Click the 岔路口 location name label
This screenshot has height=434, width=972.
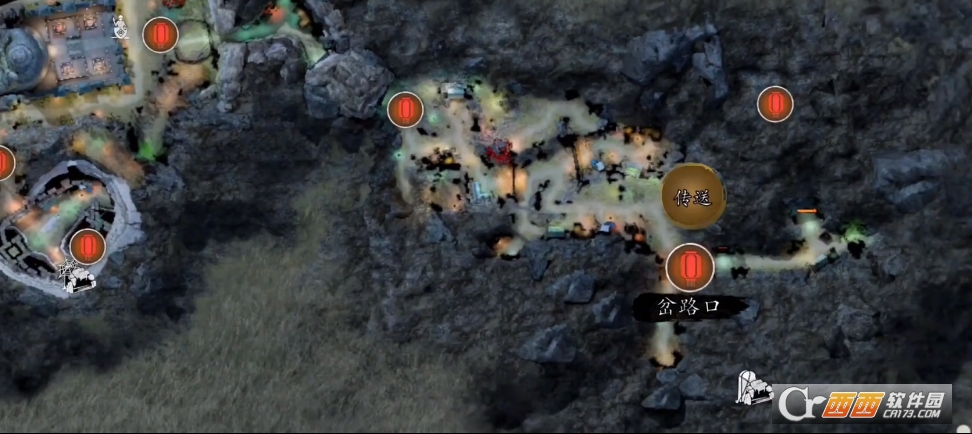[x=690, y=307]
